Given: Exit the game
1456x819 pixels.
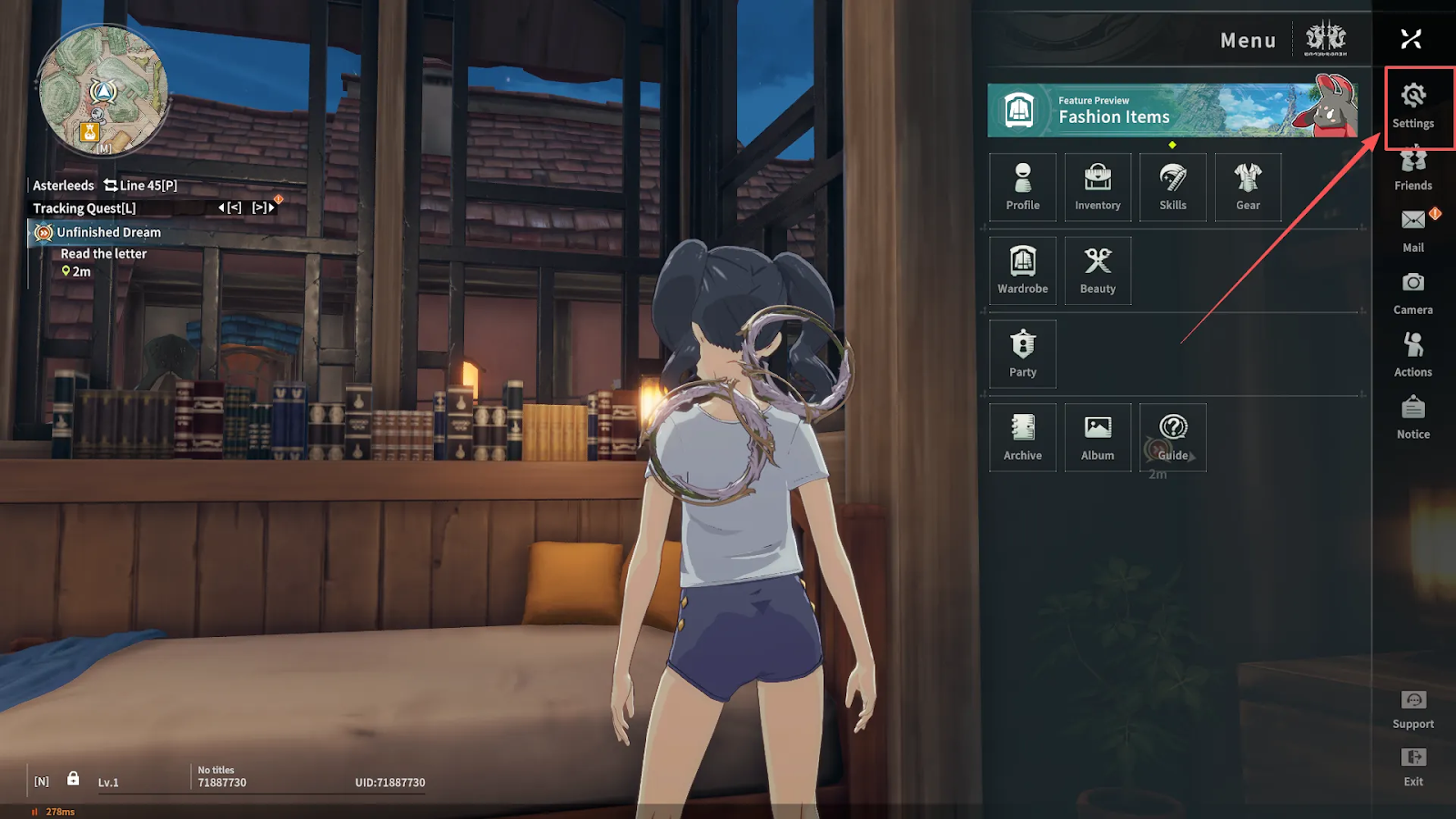Looking at the screenshot, I should (x=1412, y=766).
